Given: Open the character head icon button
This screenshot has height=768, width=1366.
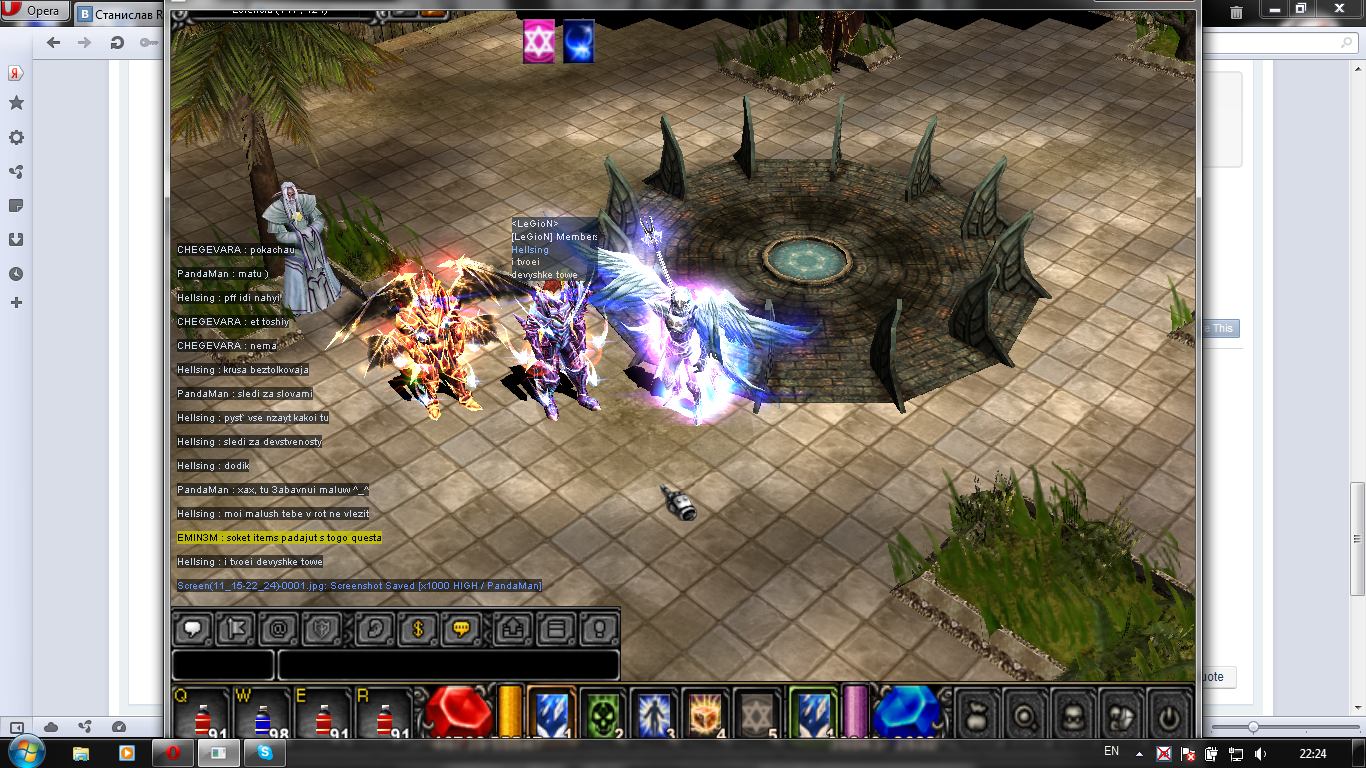Looking at the screenshot, I should (x=1073, y=716).
